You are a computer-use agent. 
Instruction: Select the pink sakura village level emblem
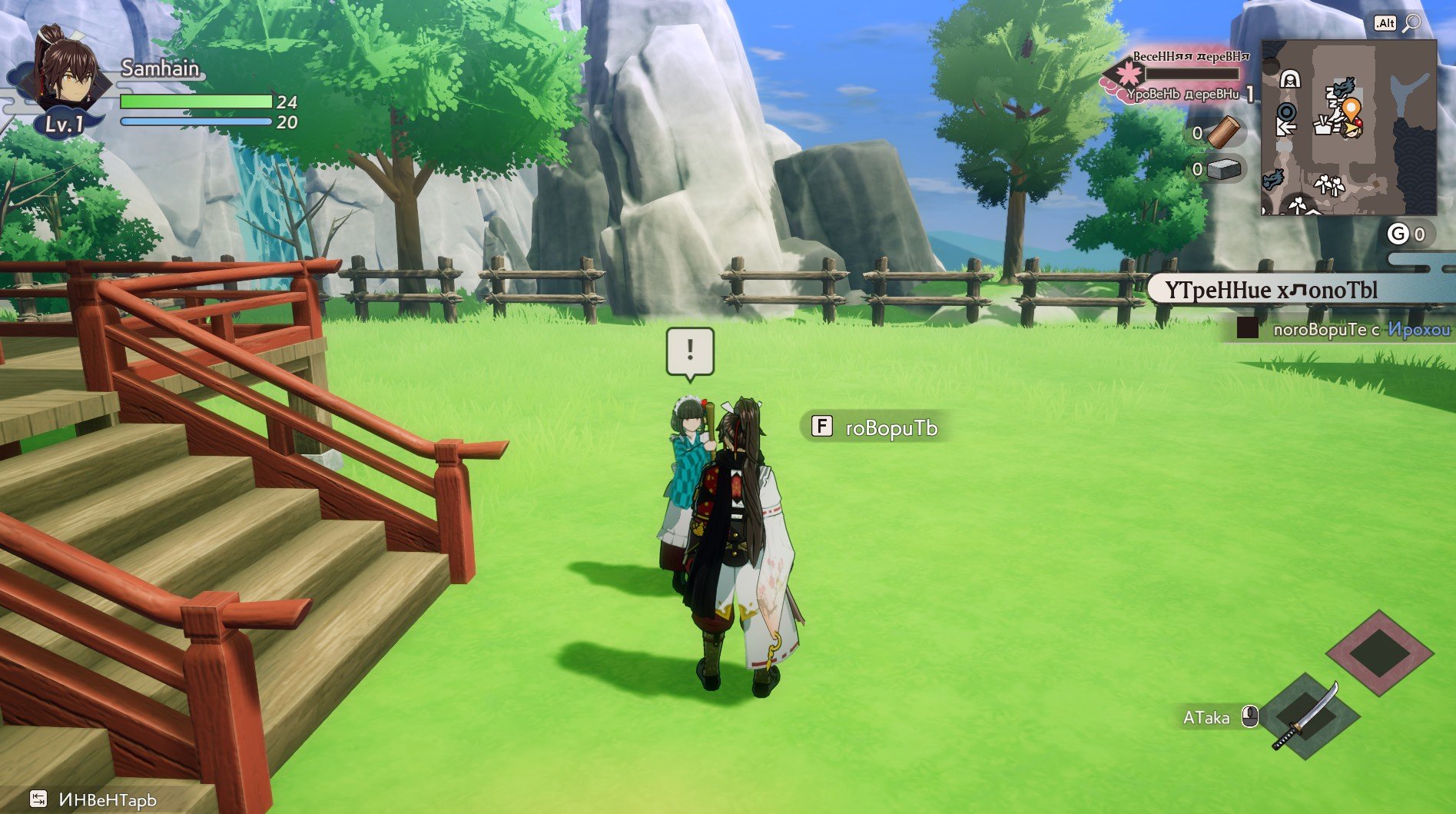click(1128, 74)
